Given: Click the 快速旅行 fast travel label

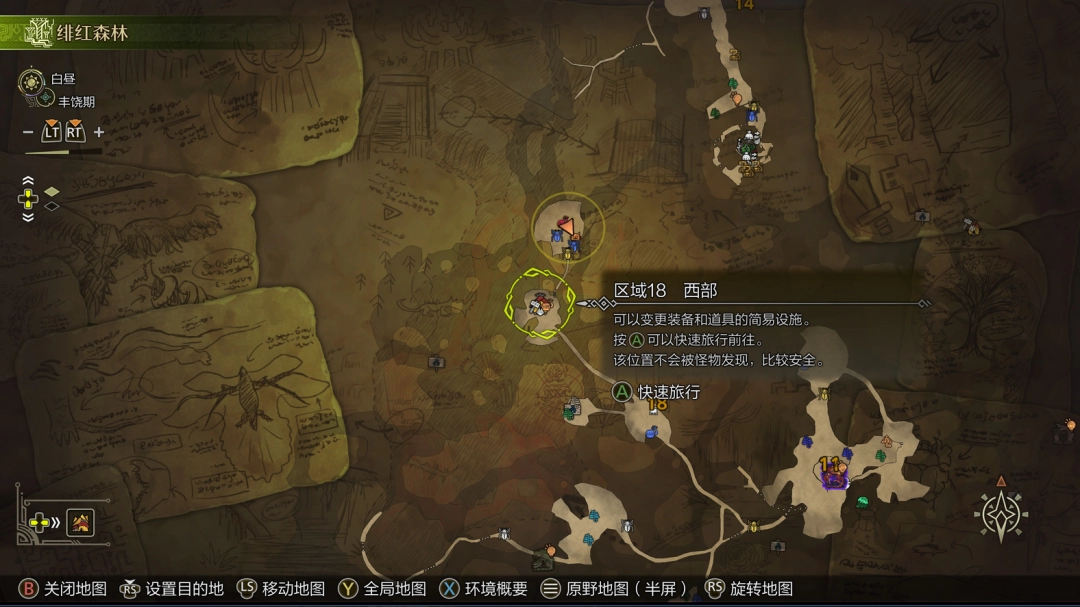Looking at the screenshot, I should click(668, 392).
